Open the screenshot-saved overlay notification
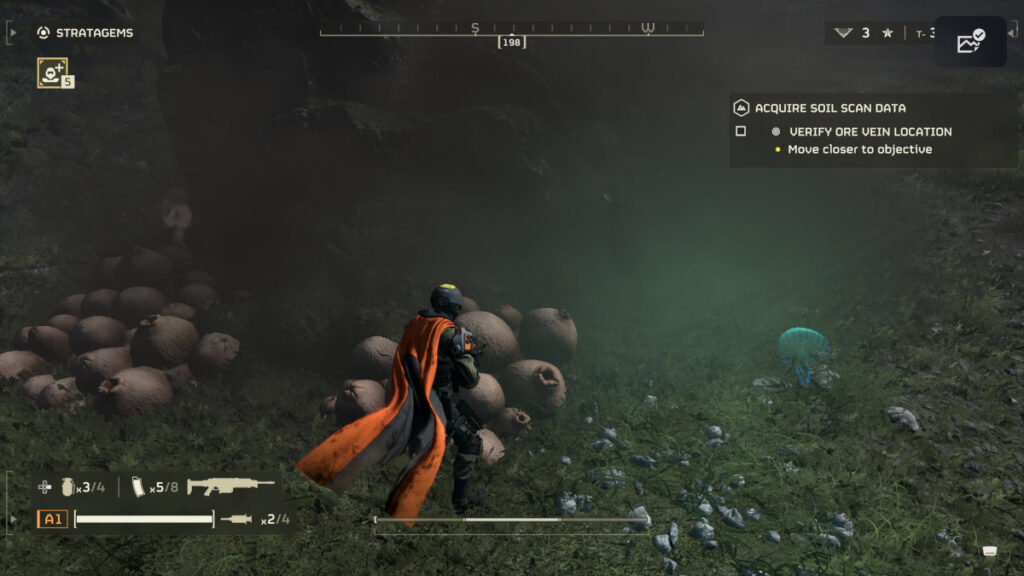The image size is (1024, 576). [970, 42]
